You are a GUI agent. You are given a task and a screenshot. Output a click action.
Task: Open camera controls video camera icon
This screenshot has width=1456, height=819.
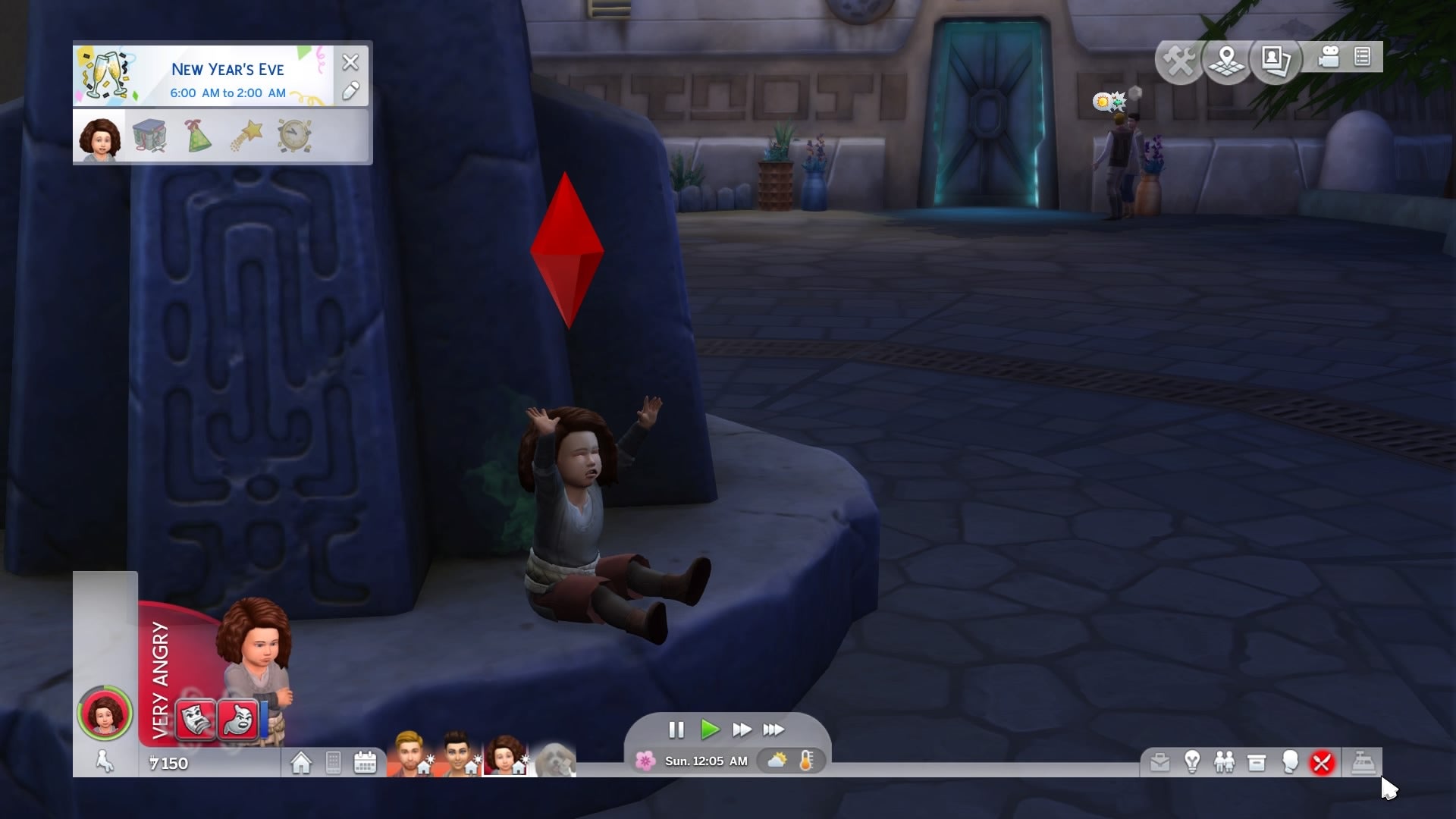coord(1329,58)
